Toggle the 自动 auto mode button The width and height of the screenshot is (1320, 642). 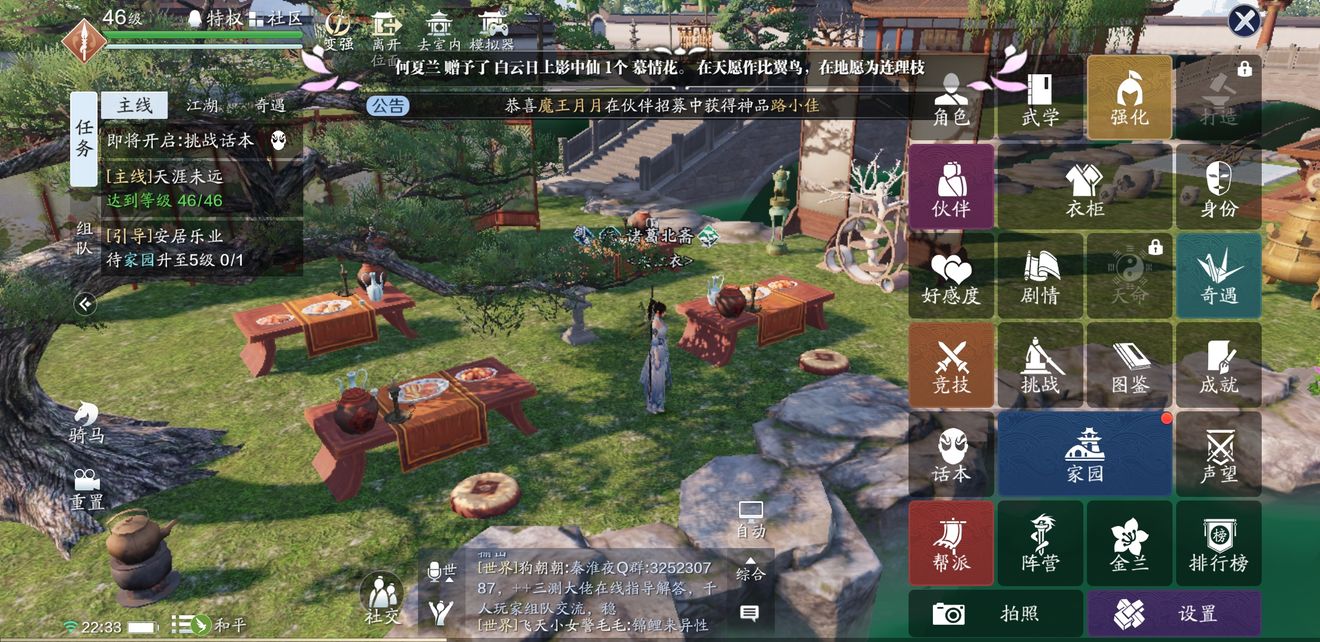pos(751,520)
